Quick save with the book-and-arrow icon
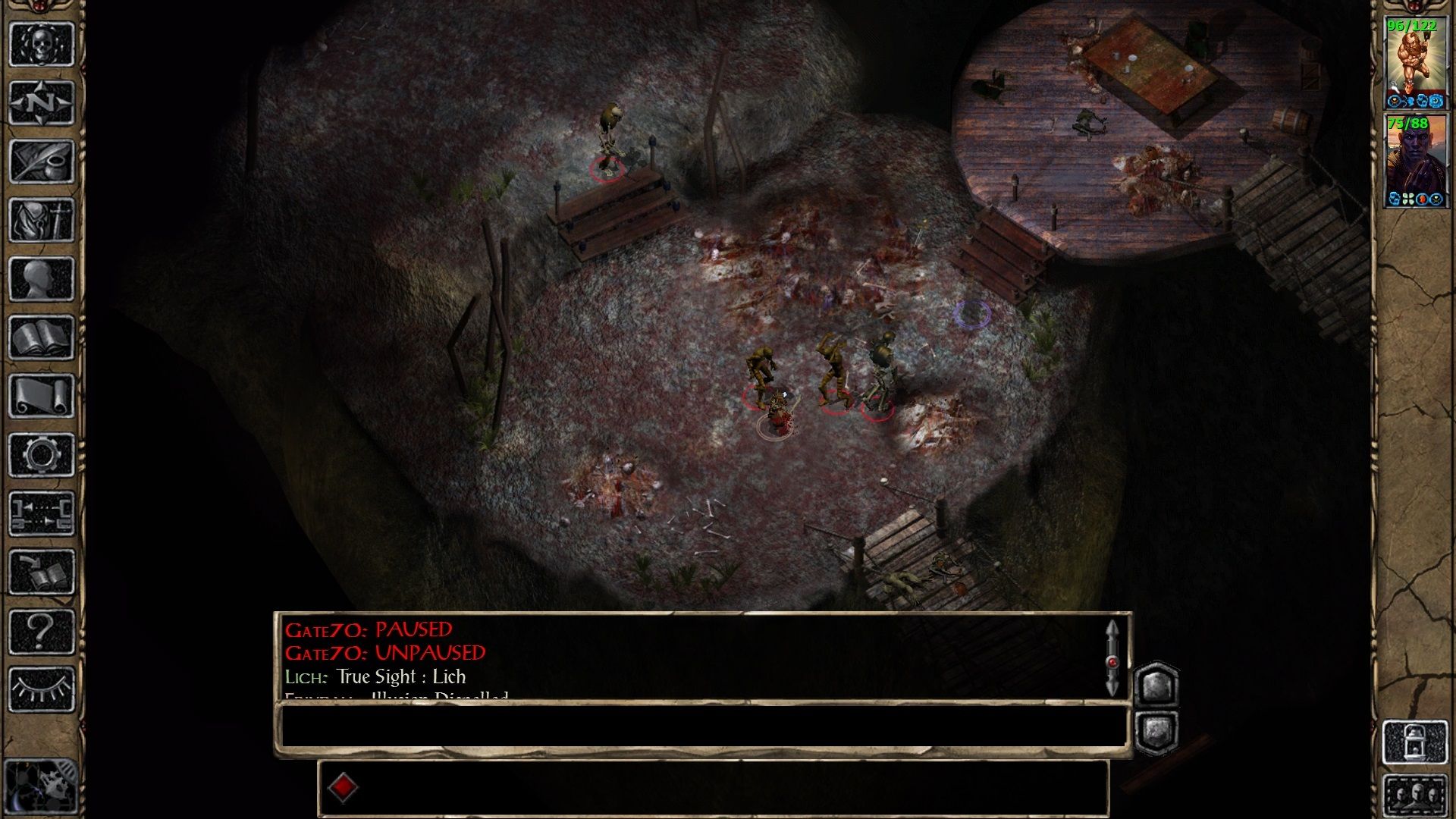 click(x=41, y=573)
